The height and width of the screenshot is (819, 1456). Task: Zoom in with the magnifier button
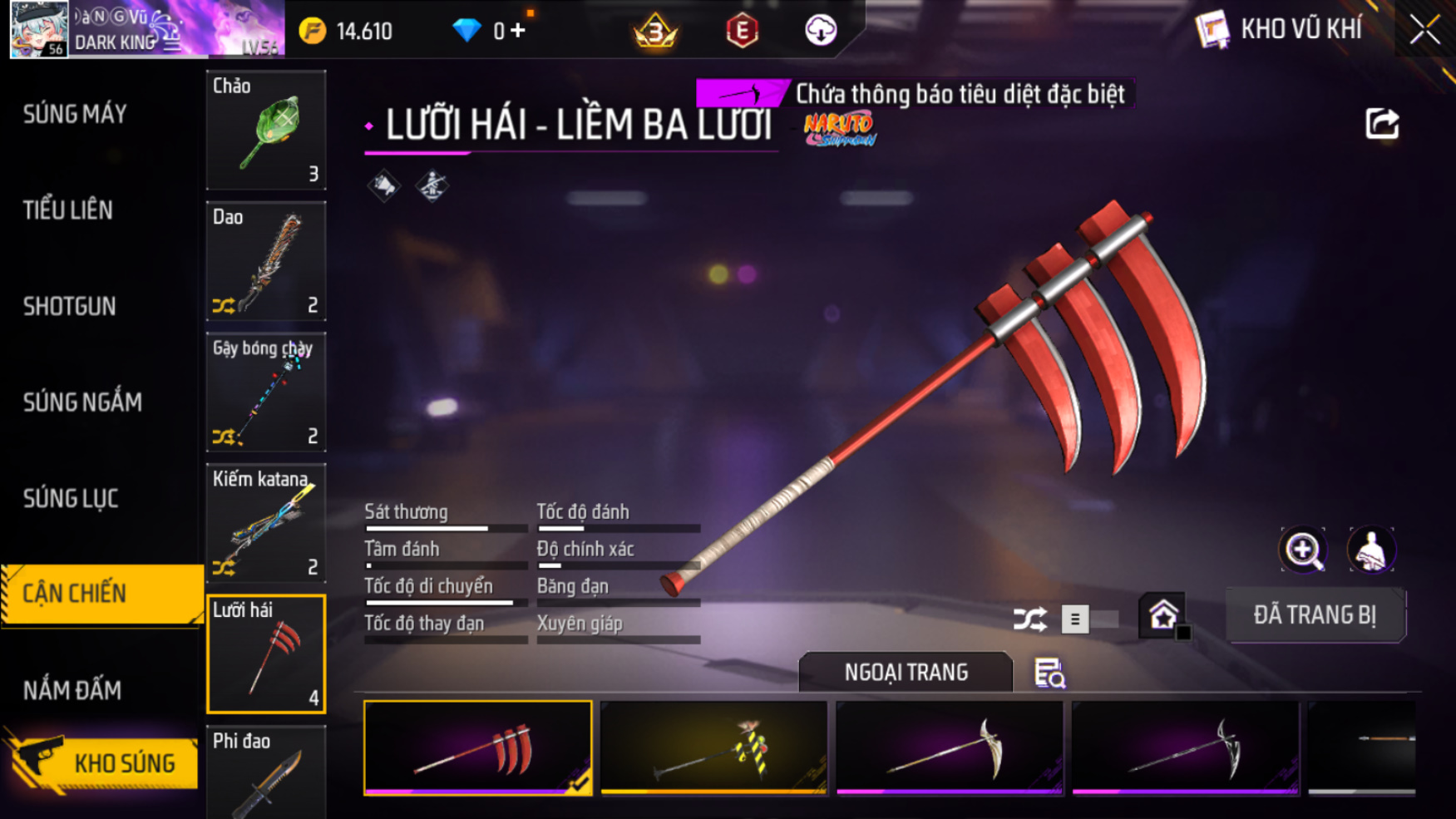pos(1303,550)
